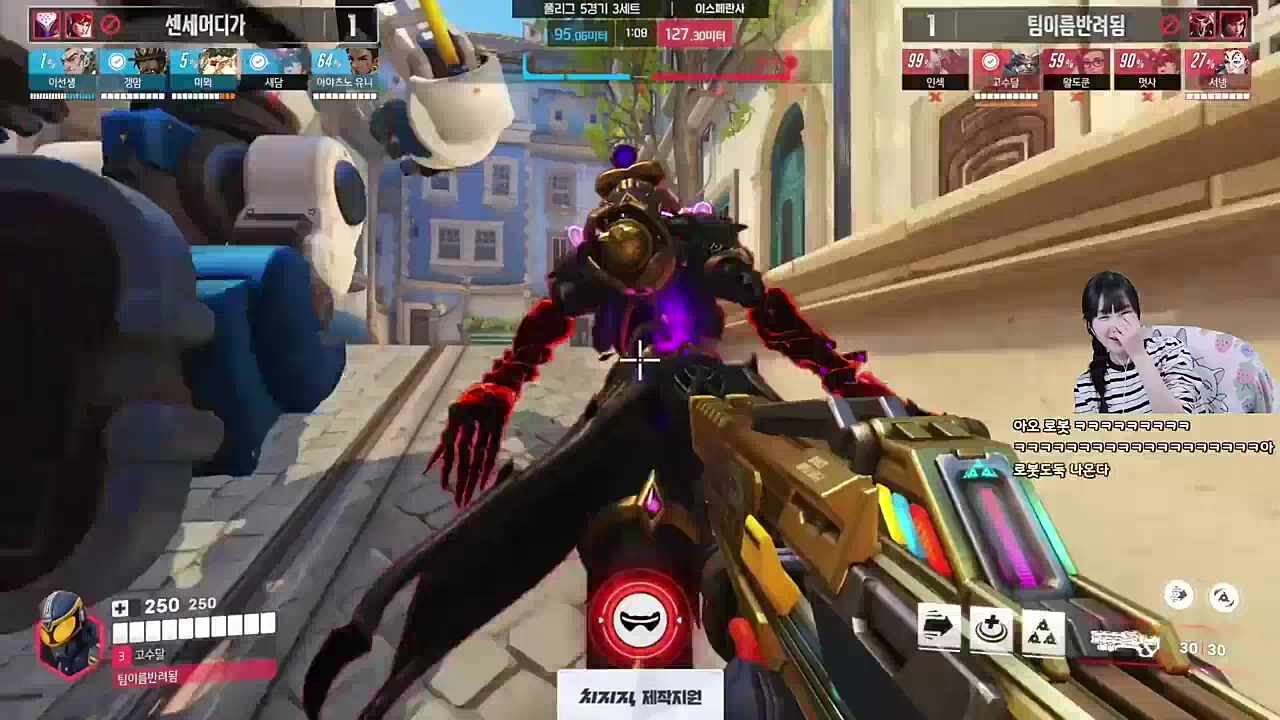
Task: Spectate red team player 고수달
Action: point(1006,70)
